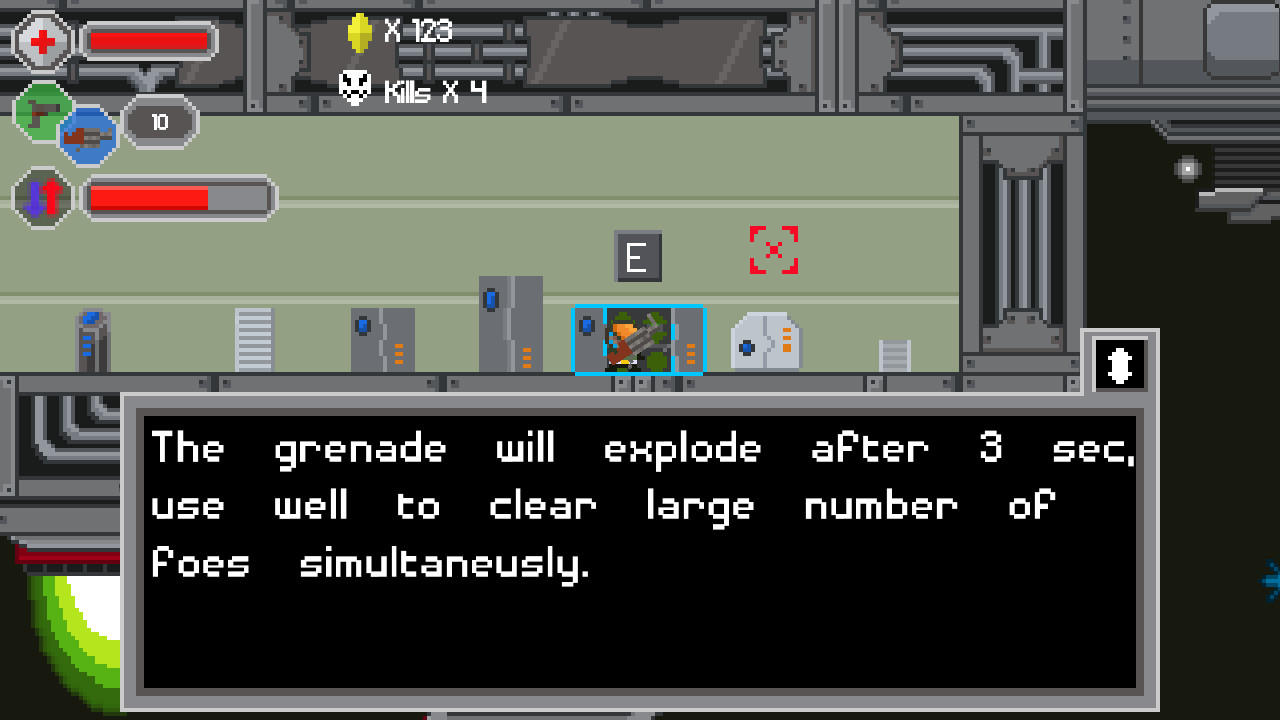The height and width of the screenshot is (720, 1280).
Task: Click the red and blue arrows status icon
Action: coord(42,197)
